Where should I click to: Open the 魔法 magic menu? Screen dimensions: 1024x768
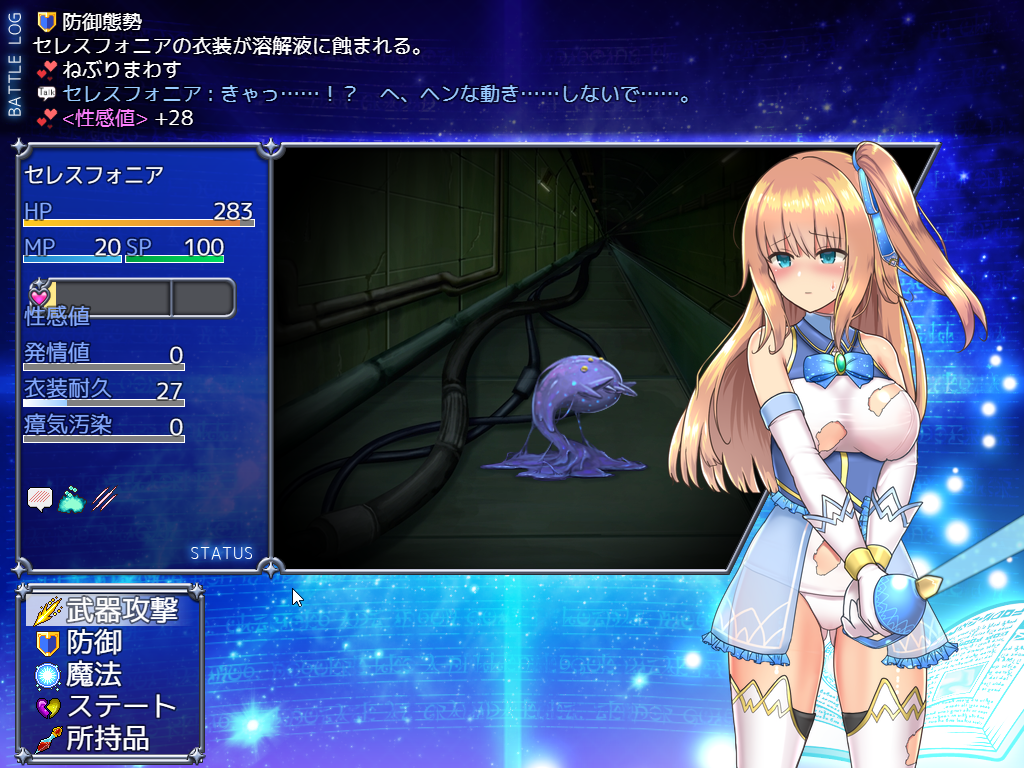tap(93, 674)
